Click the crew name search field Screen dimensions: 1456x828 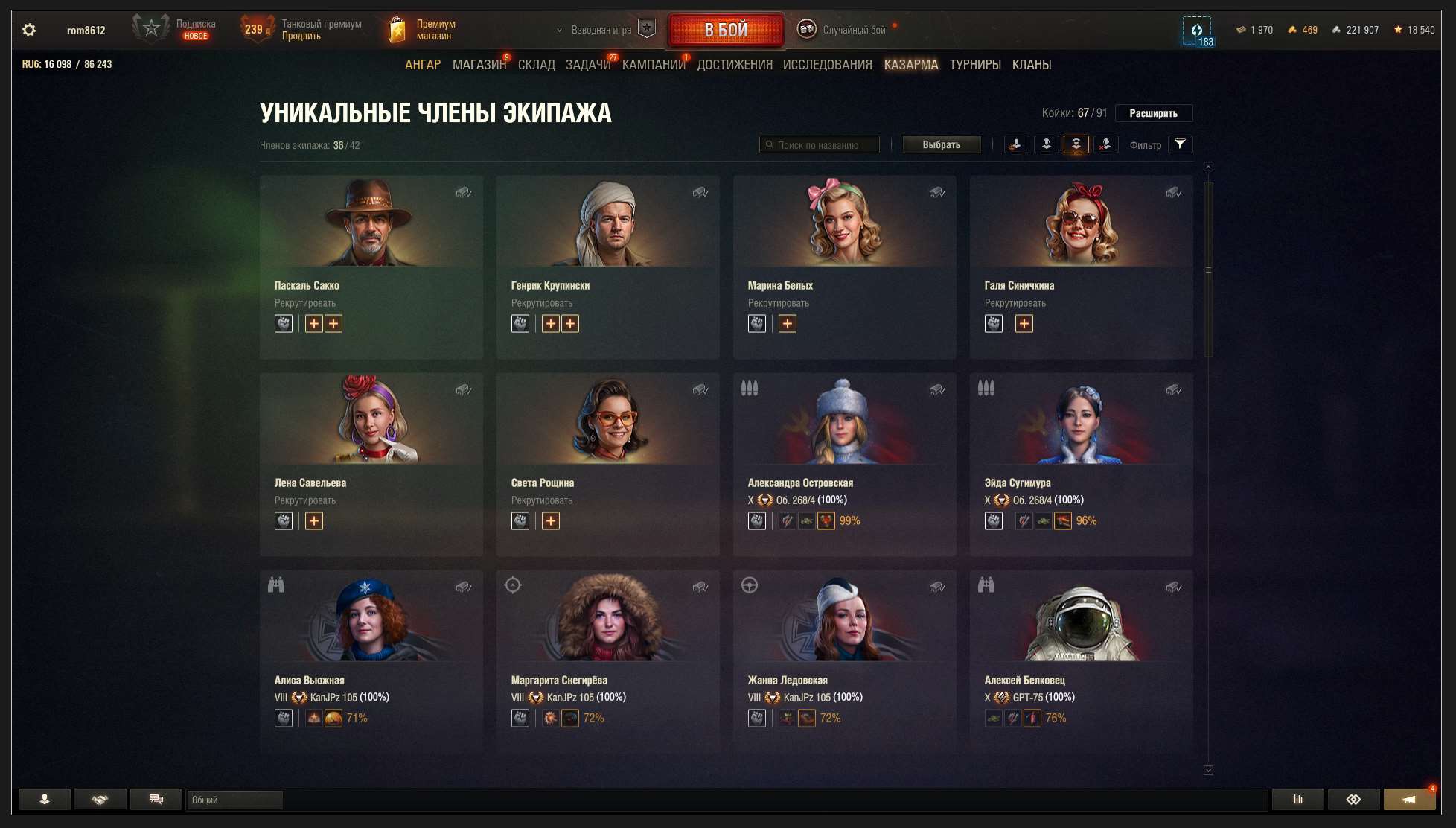[x=819, y=144]
